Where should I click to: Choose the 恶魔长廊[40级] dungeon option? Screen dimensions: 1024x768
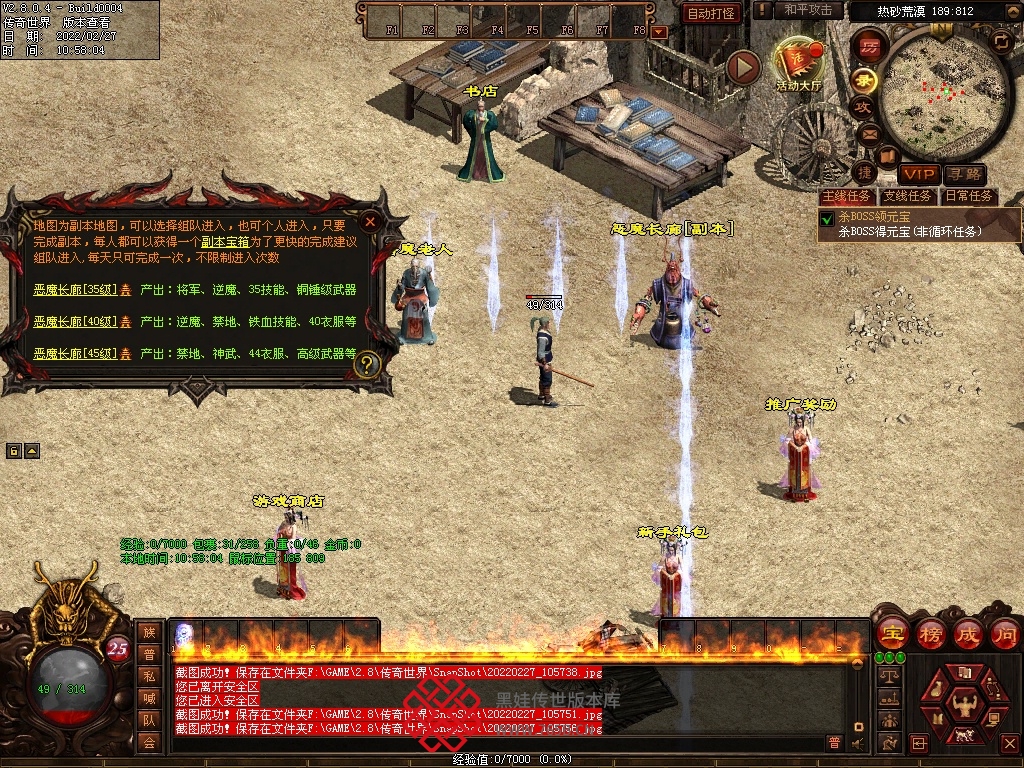[x=75, y=322]
